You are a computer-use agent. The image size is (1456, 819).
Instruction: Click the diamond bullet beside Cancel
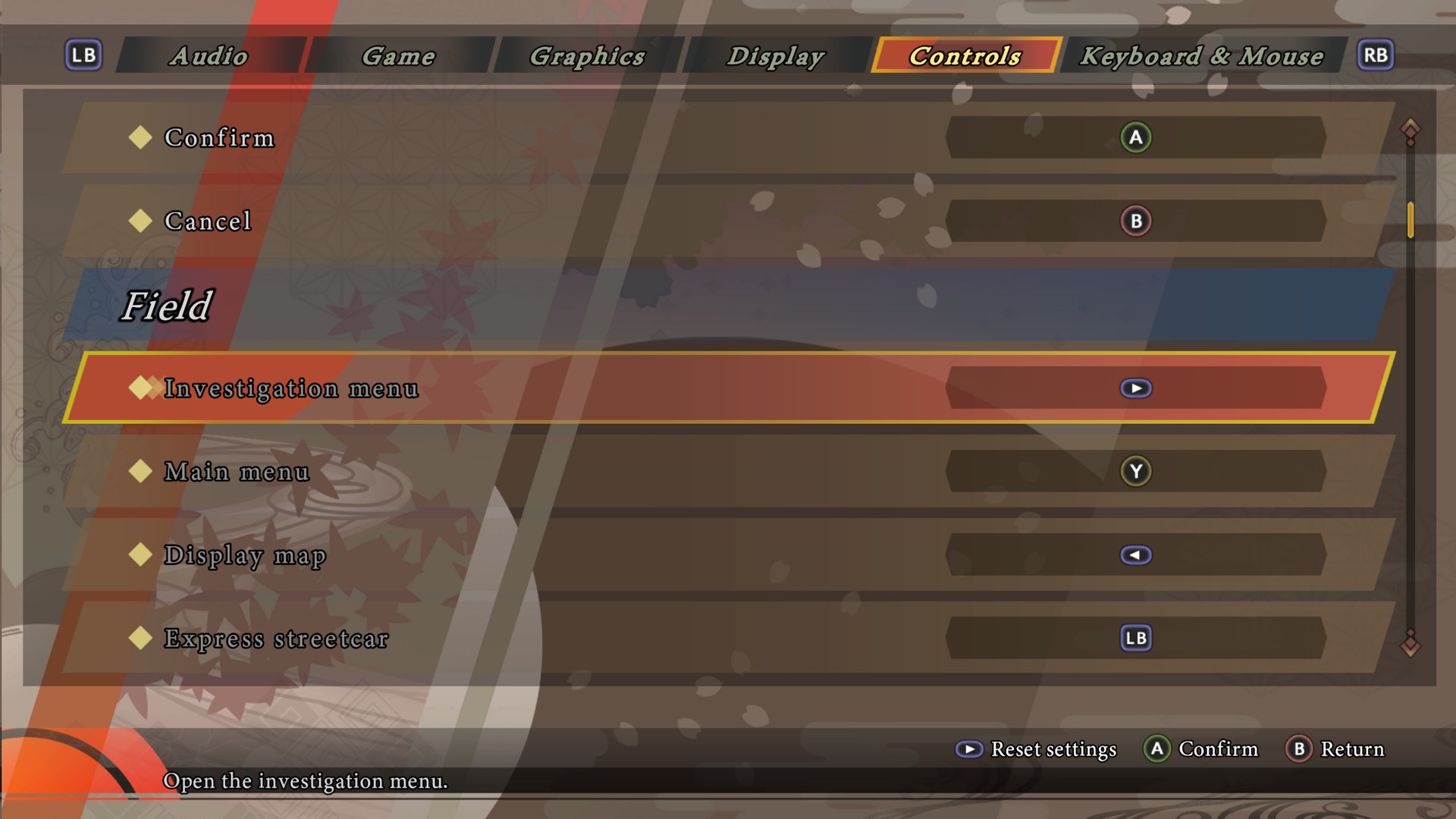click(140, 220)
